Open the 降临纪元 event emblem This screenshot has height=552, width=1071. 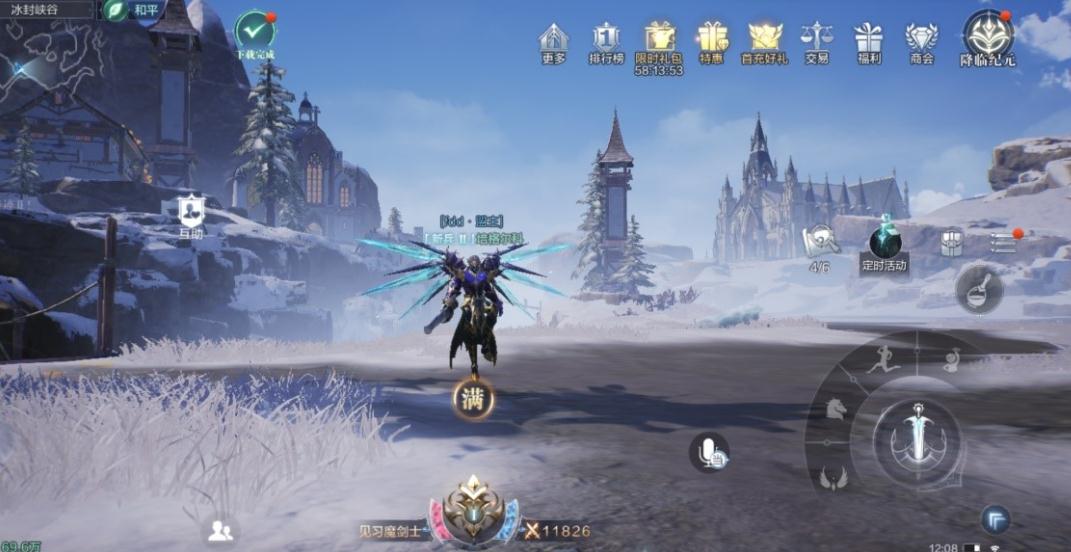[988, 34]
